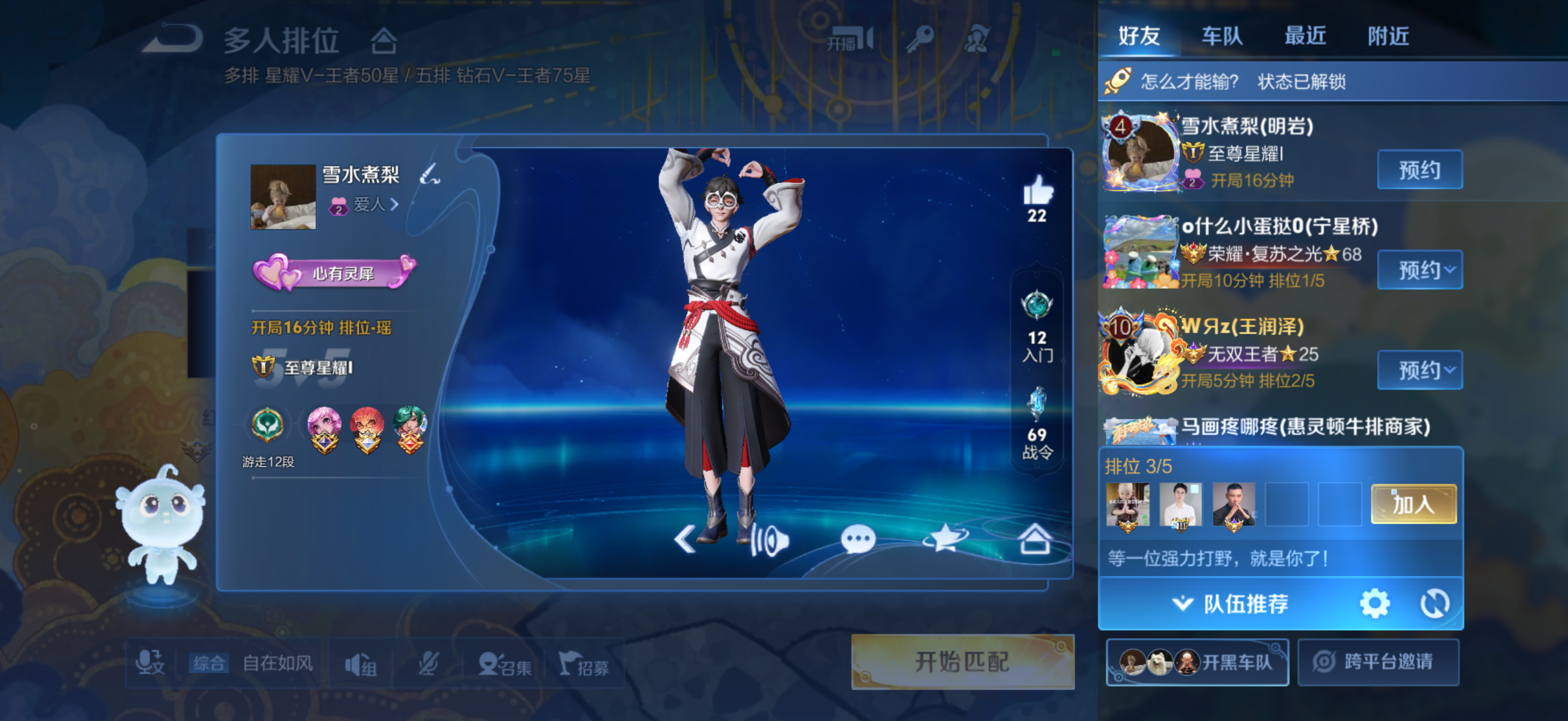
Task: Select the 好友 tab
Action: click(x=1139, y=36)
